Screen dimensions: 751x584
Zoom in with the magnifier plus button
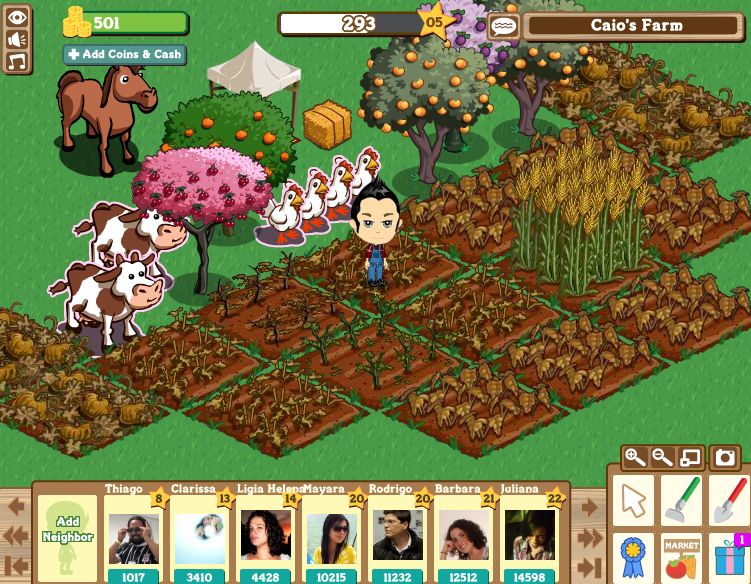(x=635, y=458)
